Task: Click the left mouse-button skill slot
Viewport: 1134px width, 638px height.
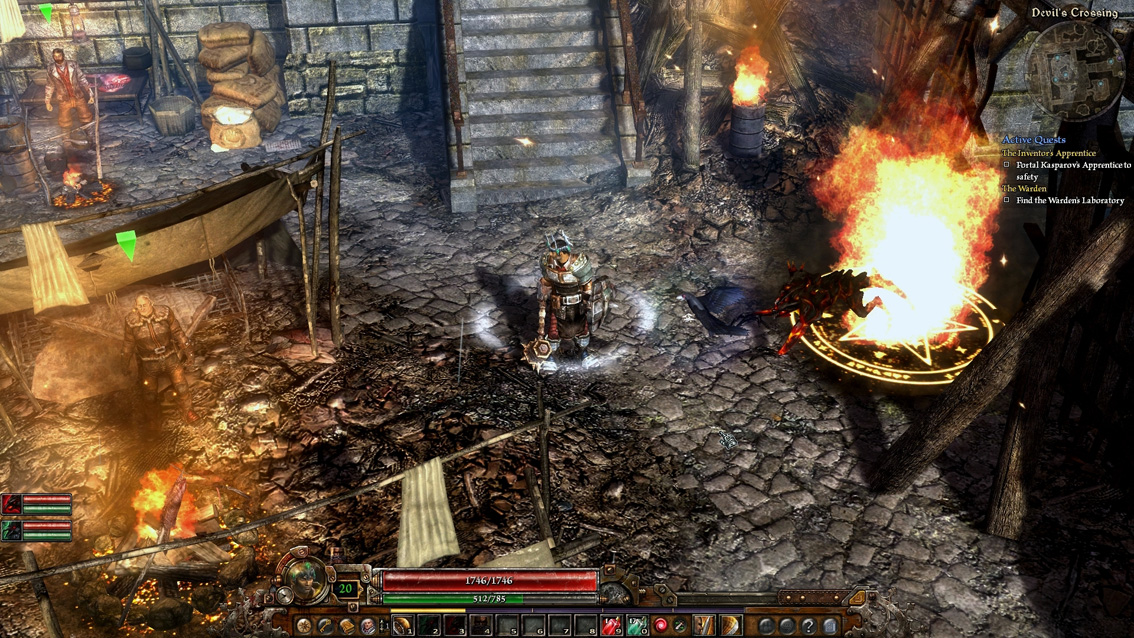Action: pyautogui.click(x=706, y=626)
